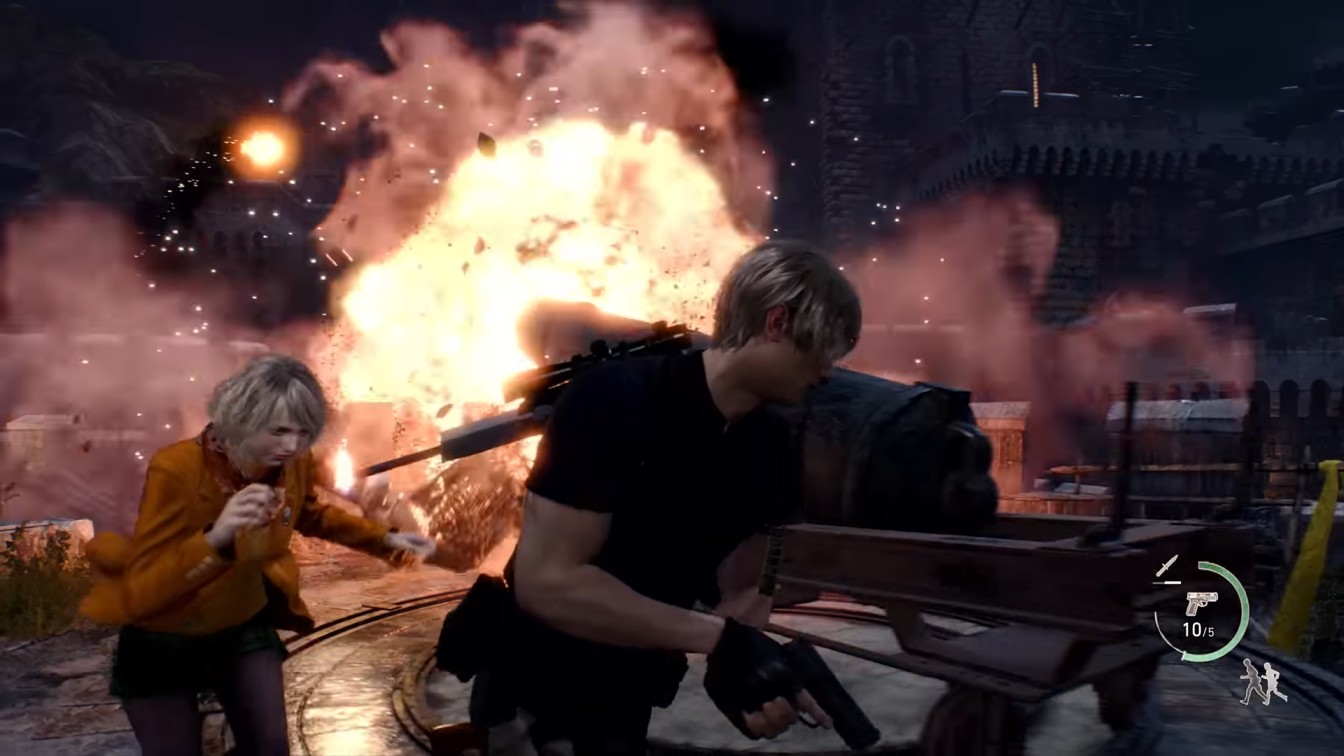The image size is (1344, 756).
Task: Select the handgun icon in the weapon HUD
Action: coord(1201,603)
